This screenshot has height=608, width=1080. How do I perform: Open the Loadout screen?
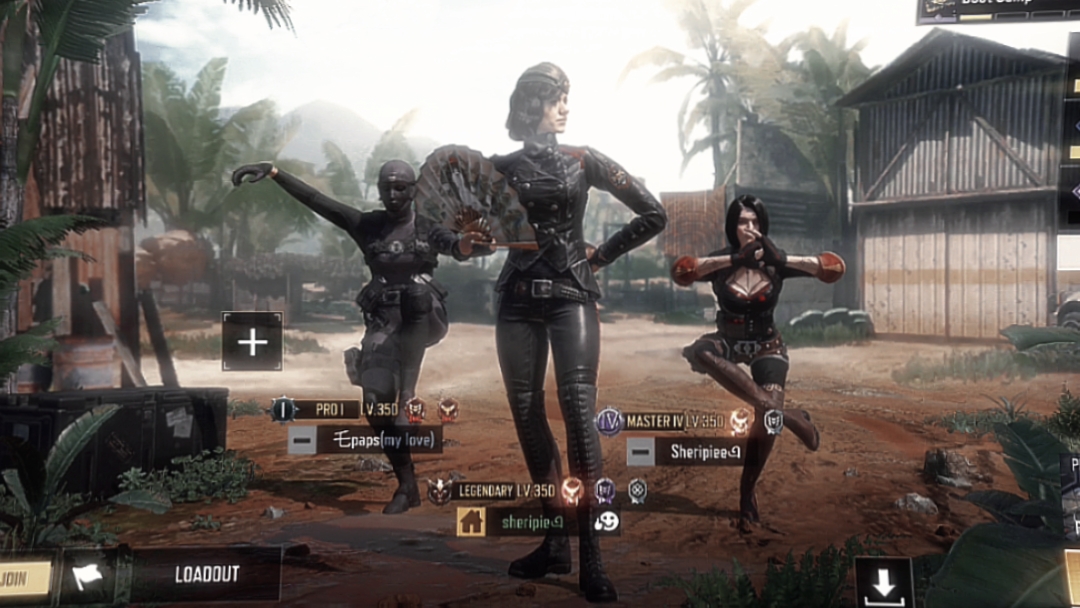coord(207,574)
